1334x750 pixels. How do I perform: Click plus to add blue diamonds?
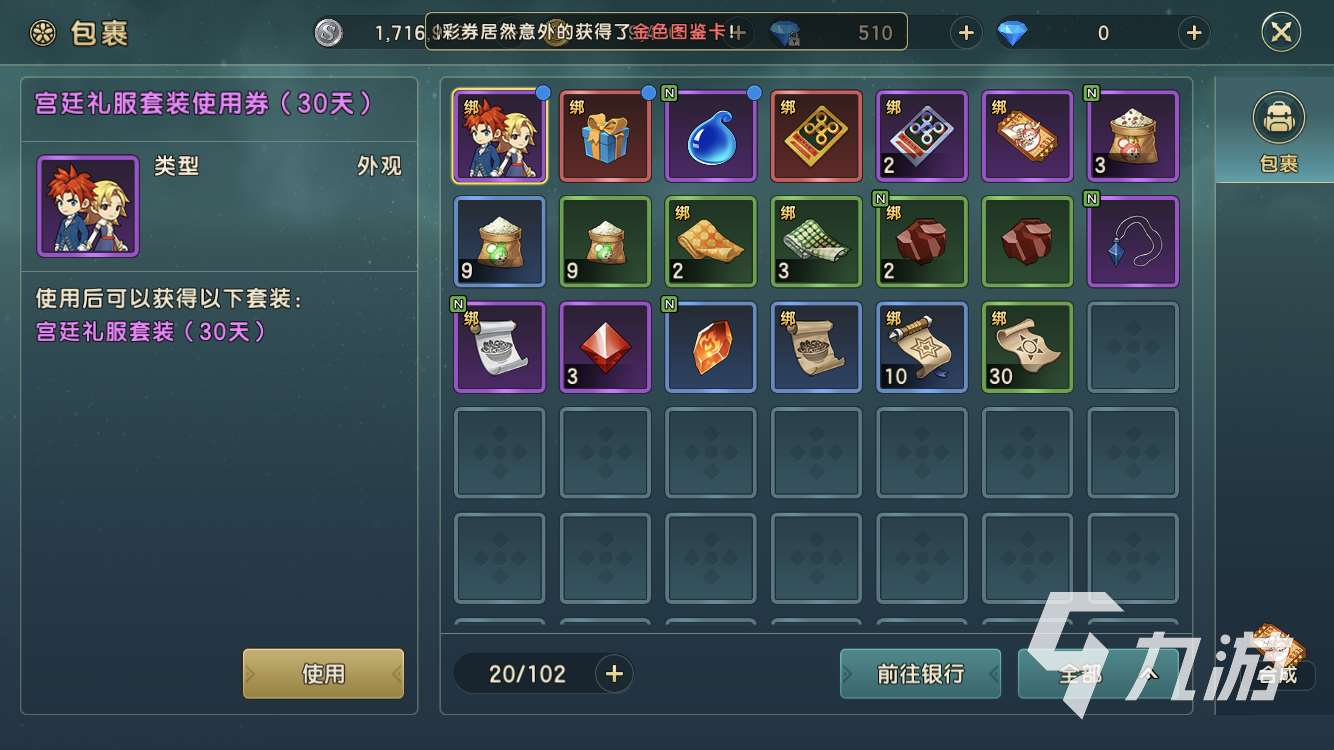click(1193, 32)
